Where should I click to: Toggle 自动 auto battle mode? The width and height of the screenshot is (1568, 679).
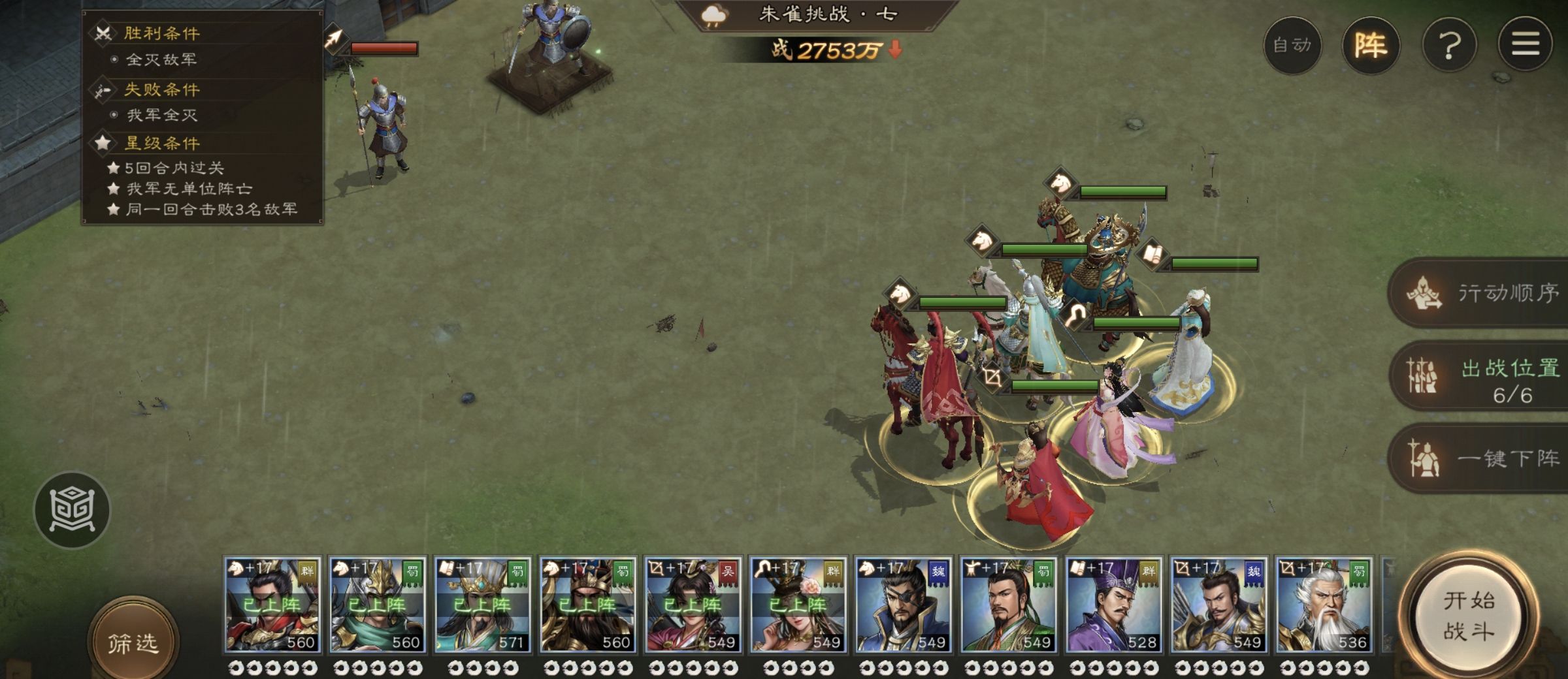[1292, 45]
